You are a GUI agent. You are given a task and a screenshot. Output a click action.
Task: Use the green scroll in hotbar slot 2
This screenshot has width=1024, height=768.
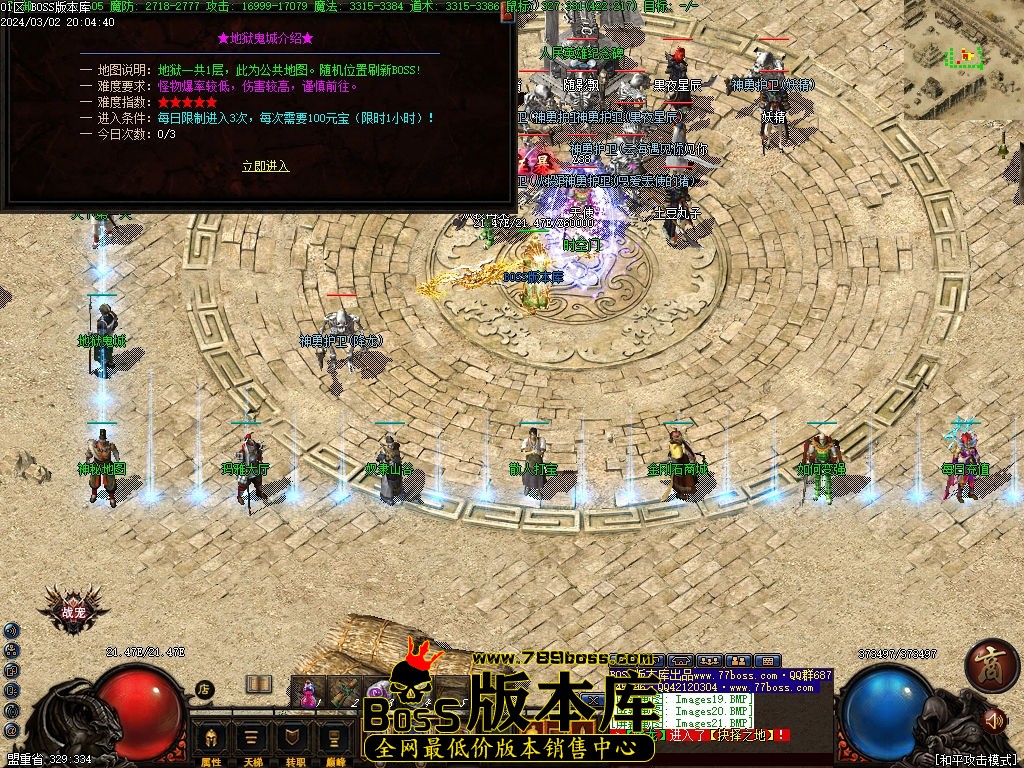pos(345,692)
